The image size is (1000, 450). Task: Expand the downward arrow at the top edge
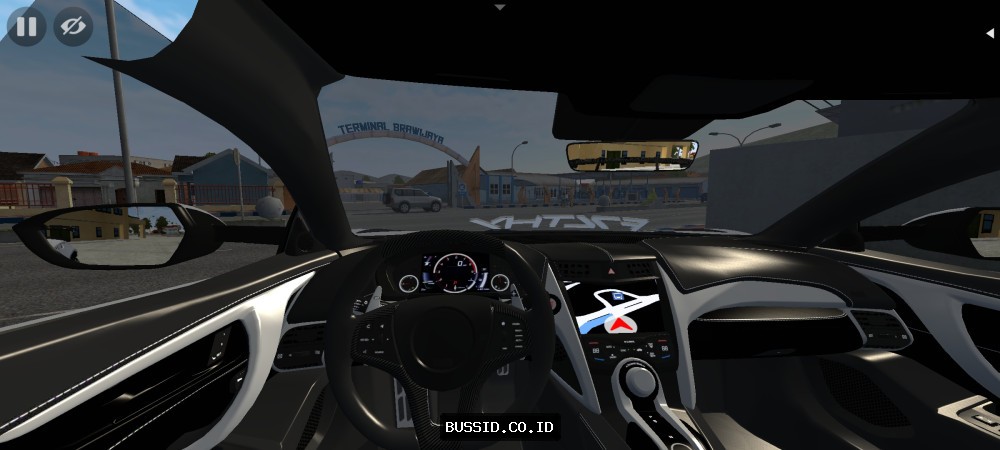pyautogui.click(x=500, y=6)
